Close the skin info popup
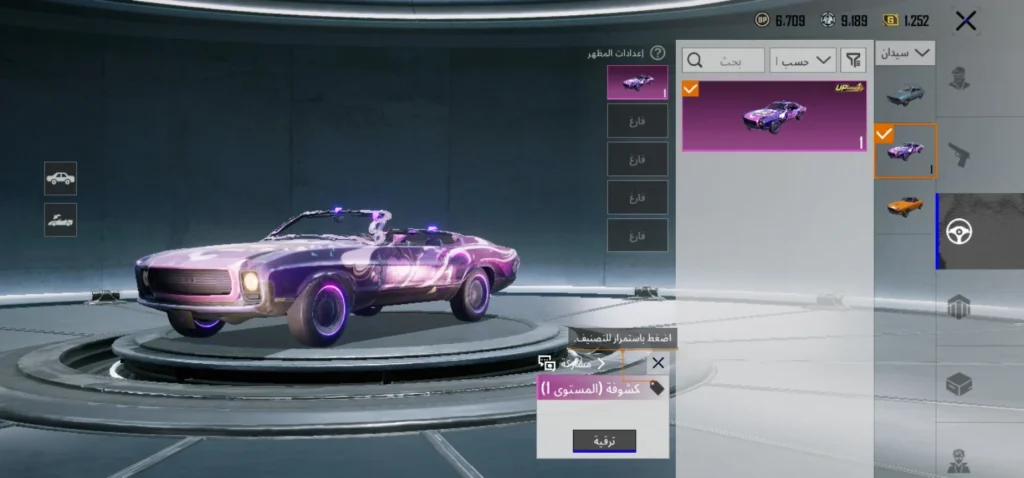Image resolution: width=1024 pixels, height=478 pixels. click(657, 363)
